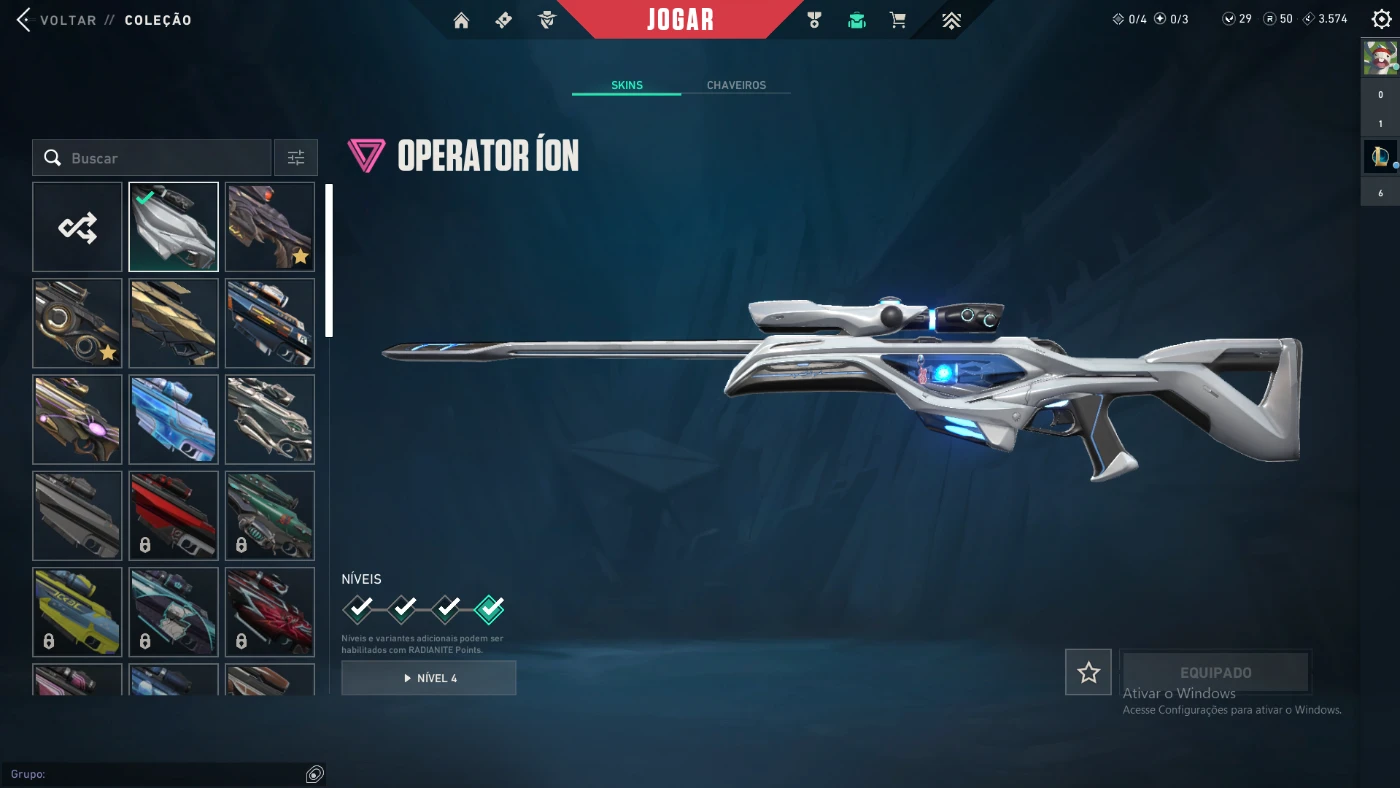Open the settings gear icon
This screenshot has width=1400, height=788.
pyautogui.click(x=1381, y=19)
